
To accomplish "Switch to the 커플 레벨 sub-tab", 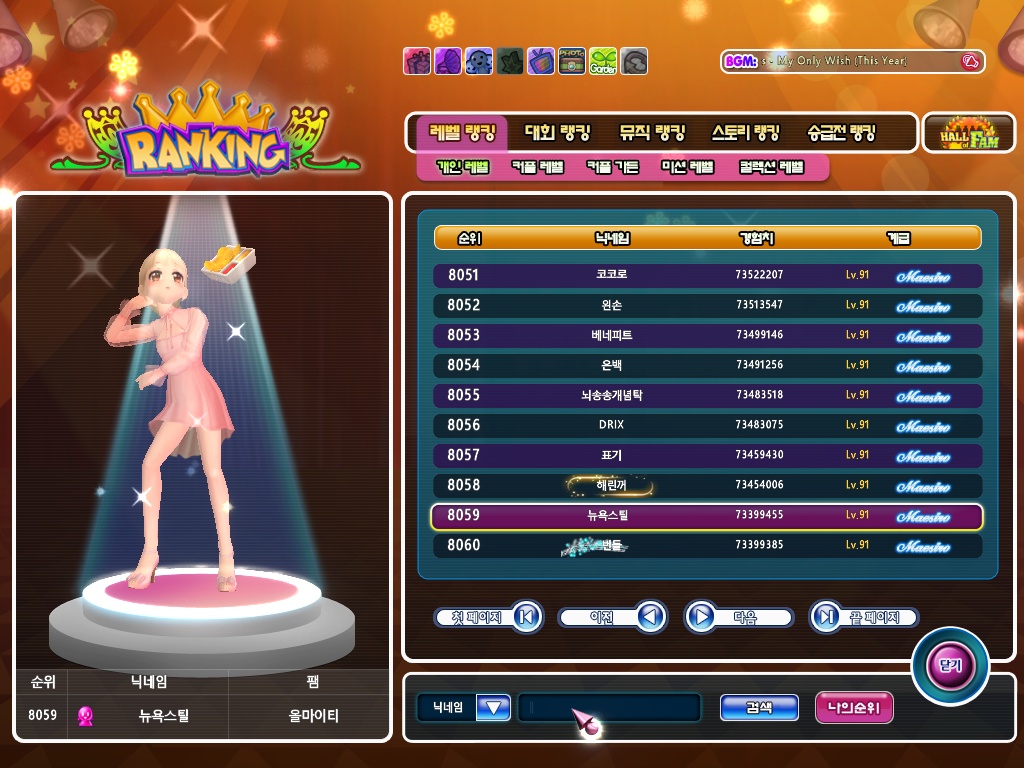I will pos(537,167).
